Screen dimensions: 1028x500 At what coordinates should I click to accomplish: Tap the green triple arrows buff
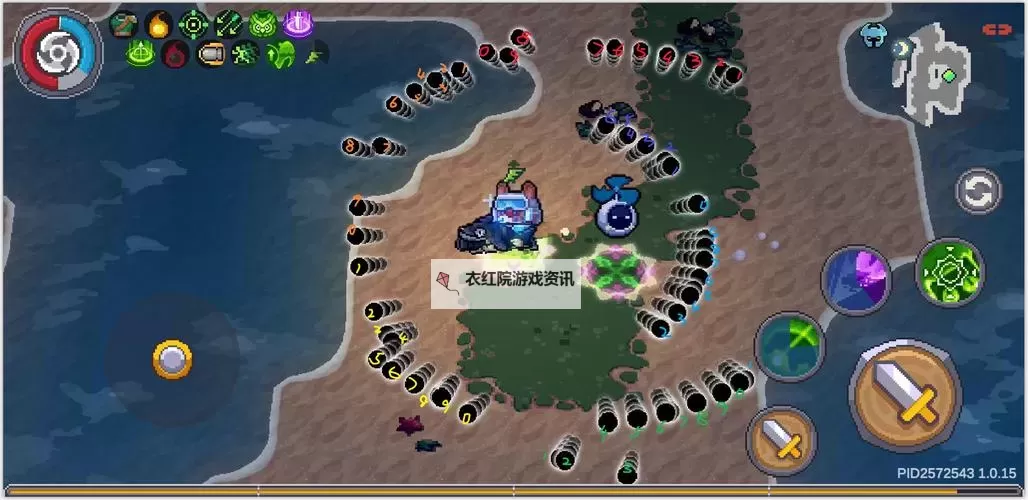point(228,24)
